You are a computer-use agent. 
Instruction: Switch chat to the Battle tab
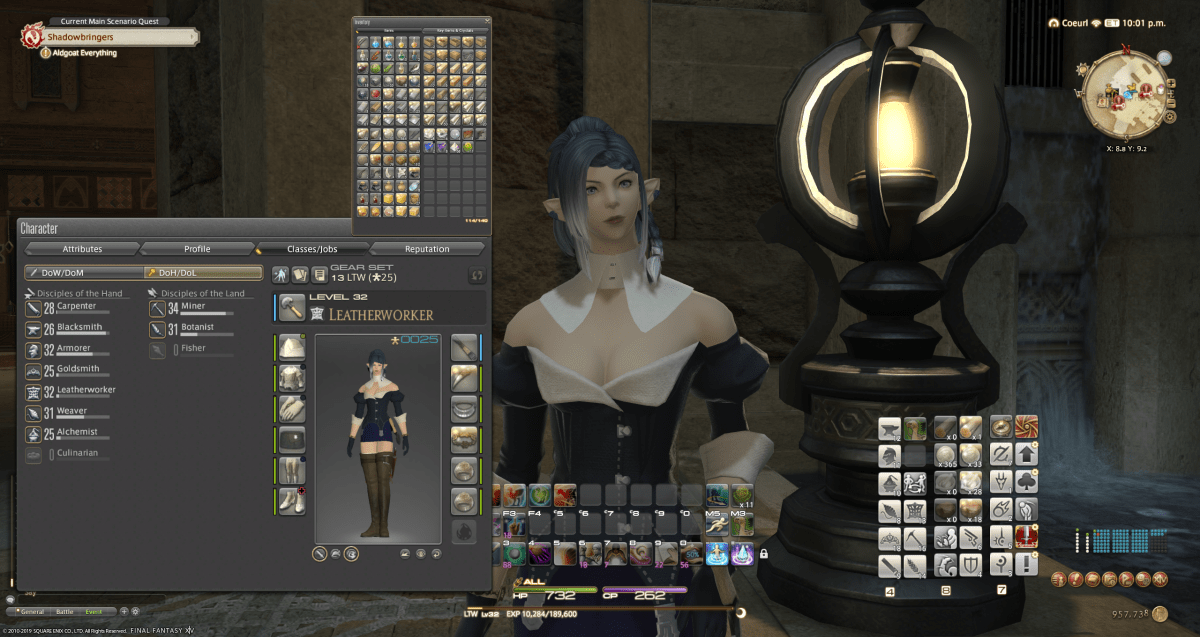tap(67, 610)
